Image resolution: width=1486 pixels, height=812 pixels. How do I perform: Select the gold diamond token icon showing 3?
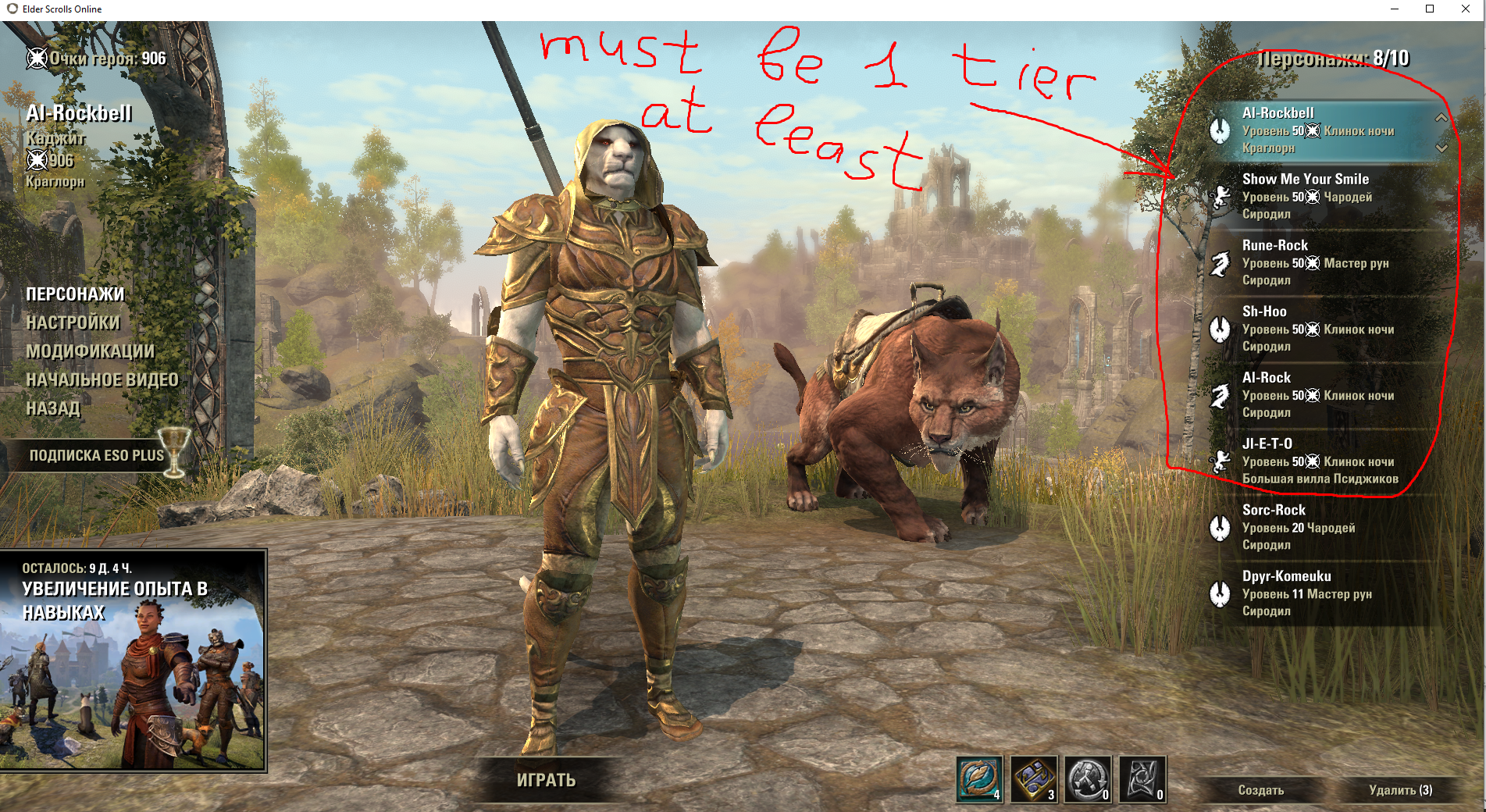coord(1033,781)
